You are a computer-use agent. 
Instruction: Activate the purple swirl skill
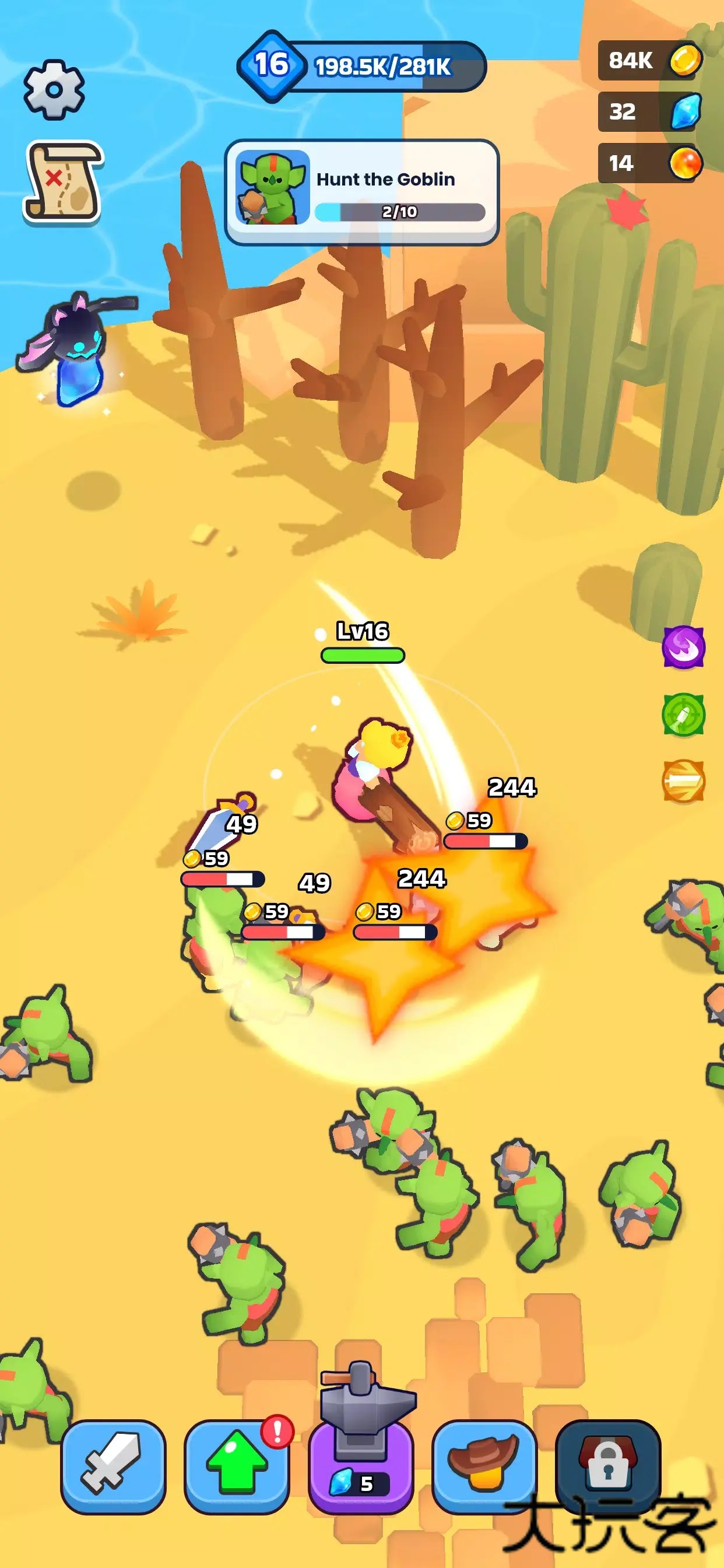coord(683,647)
